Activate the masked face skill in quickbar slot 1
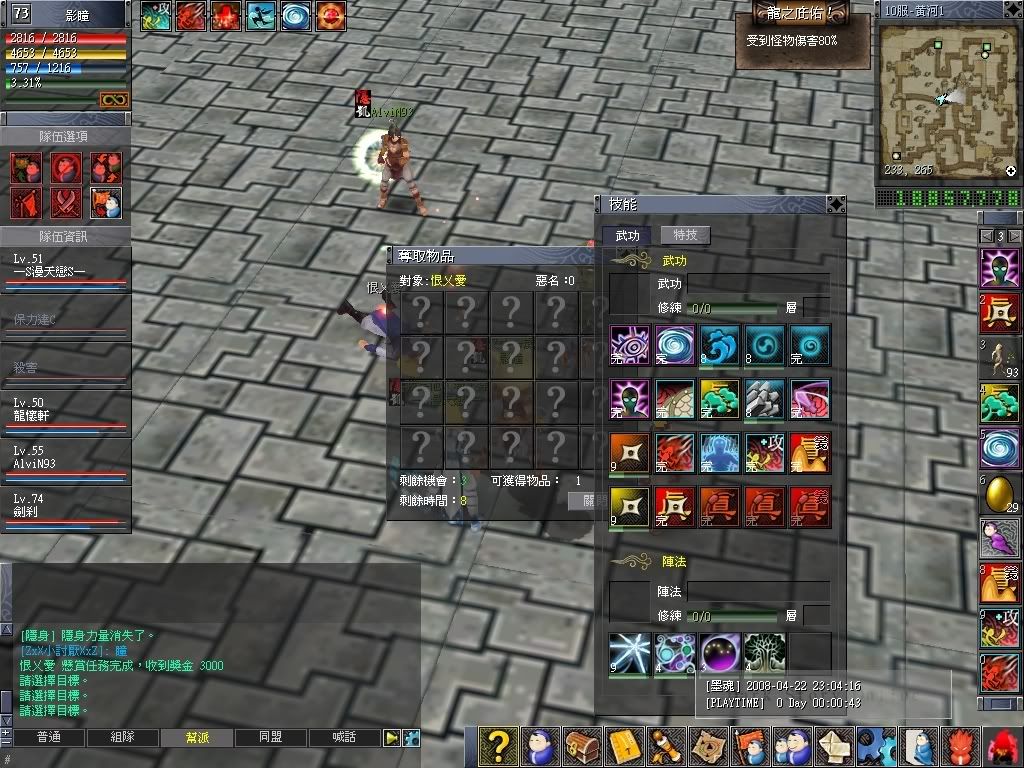1024x768 pixels. click(999, 269)
